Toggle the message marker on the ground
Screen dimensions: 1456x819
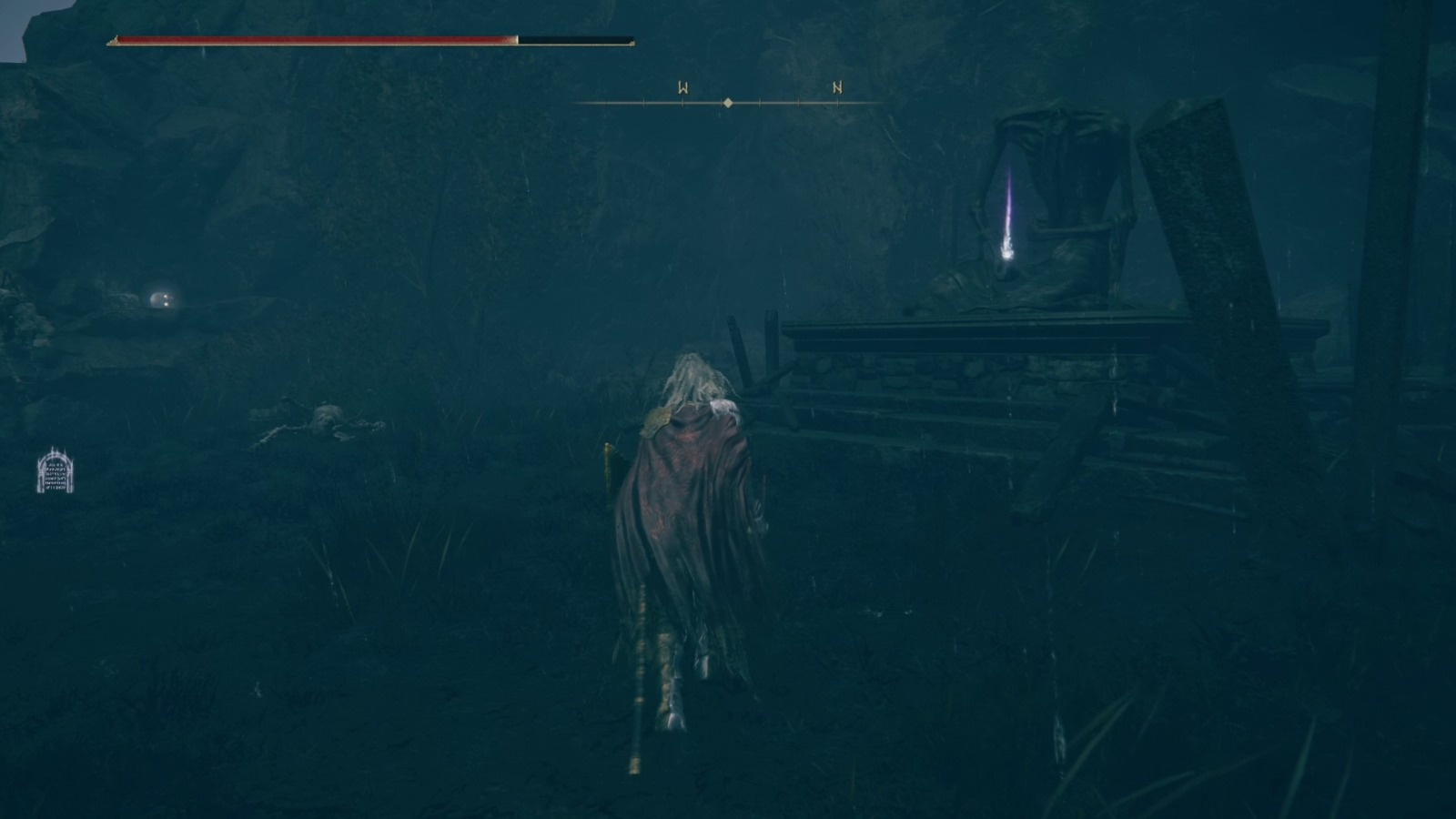56,472
